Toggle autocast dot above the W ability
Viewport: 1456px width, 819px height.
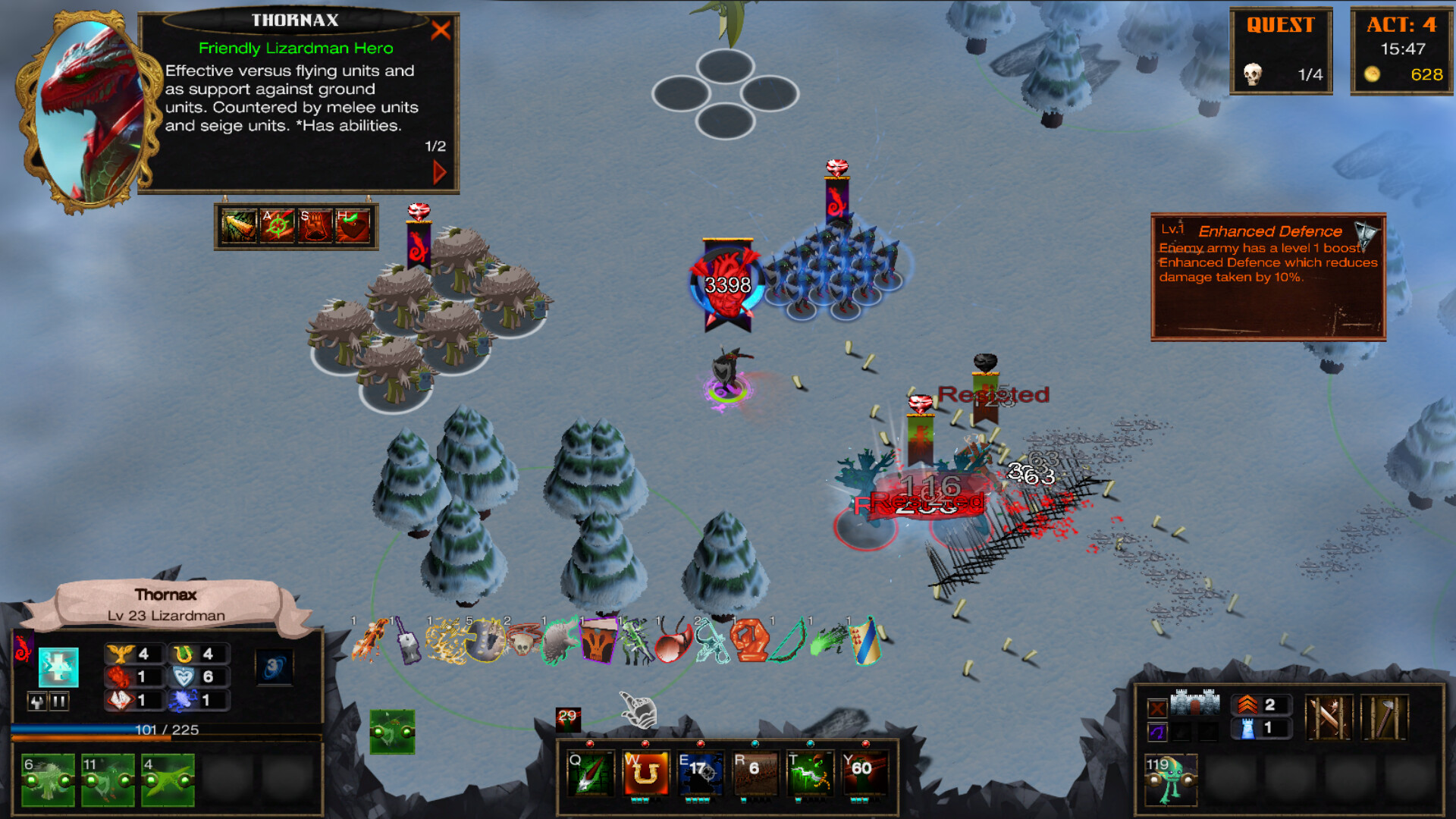pos(645,744)
